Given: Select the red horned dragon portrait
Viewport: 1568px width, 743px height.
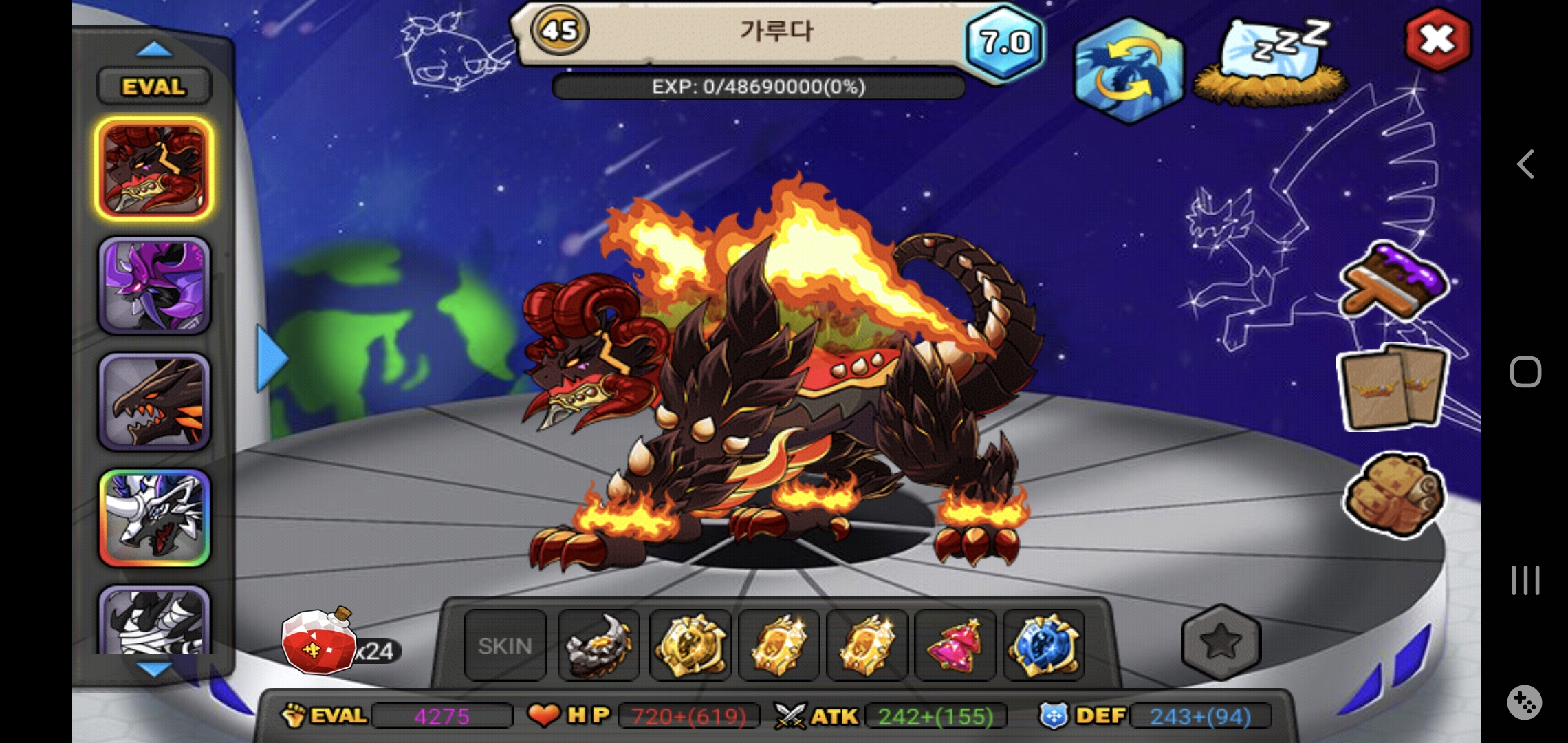Looking at the screenshot, I should 153,169.
